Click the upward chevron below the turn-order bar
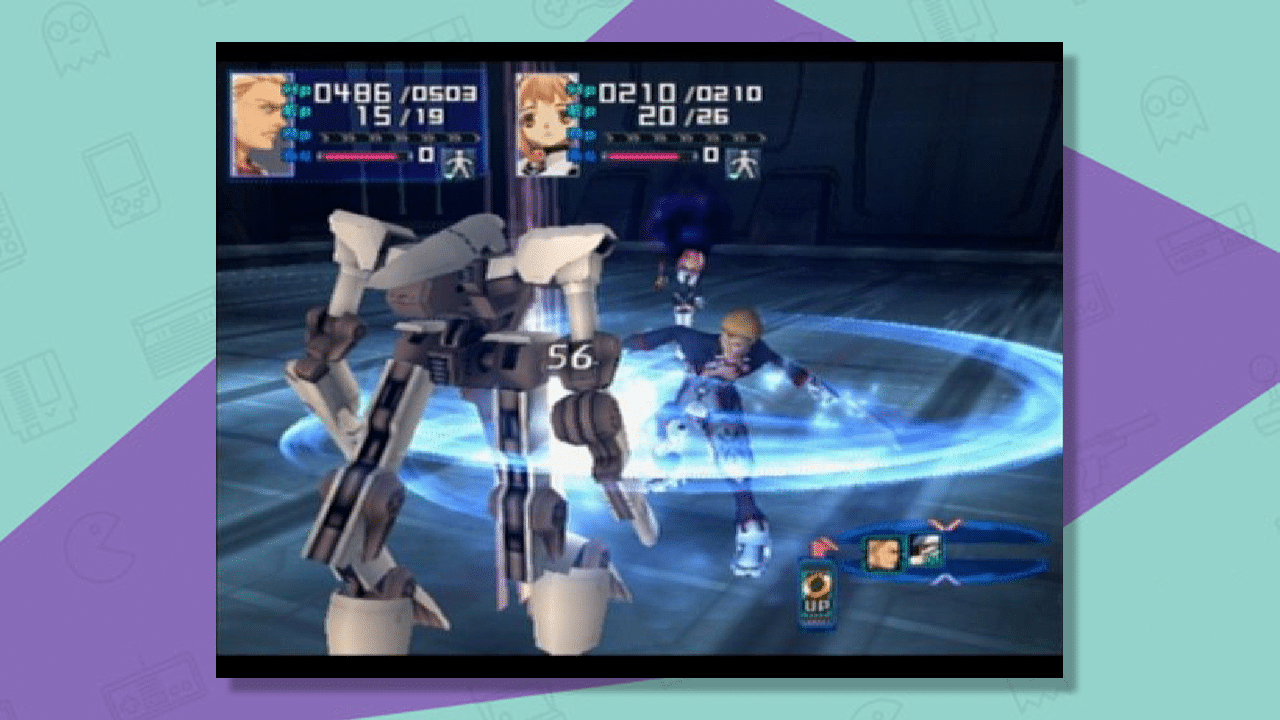This screenshot has width=1280, height=720. point(945,579)
